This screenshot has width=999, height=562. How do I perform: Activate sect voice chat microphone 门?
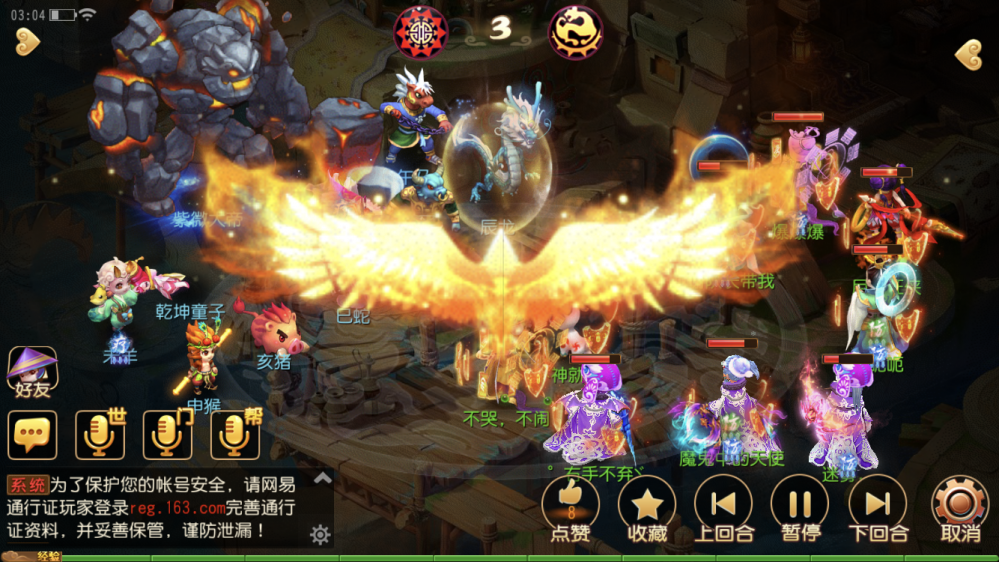click(167, 435)
